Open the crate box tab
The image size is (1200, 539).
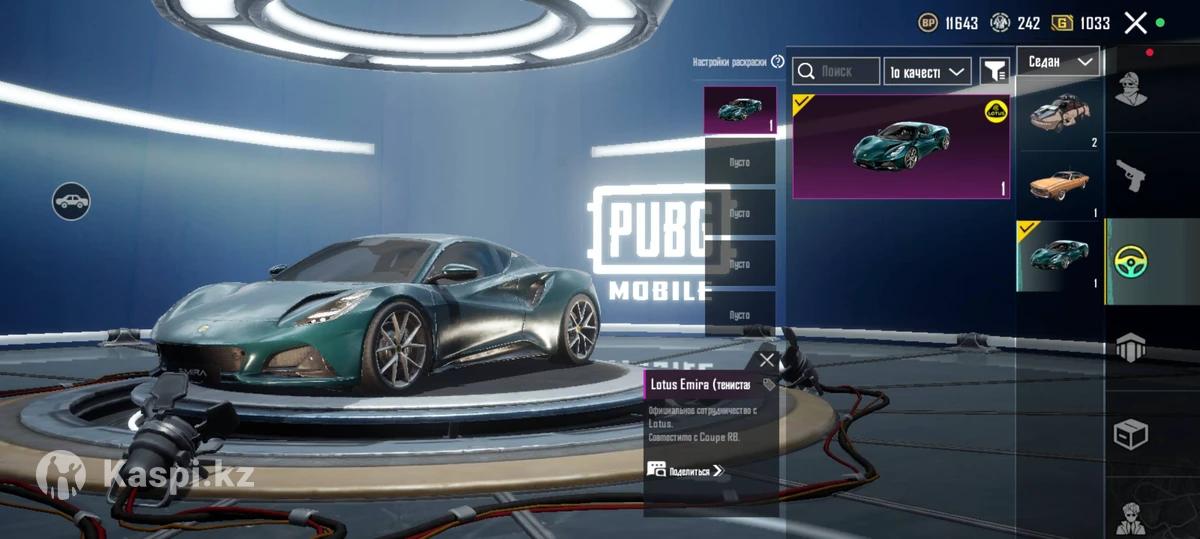click(x=1131, y=434)
